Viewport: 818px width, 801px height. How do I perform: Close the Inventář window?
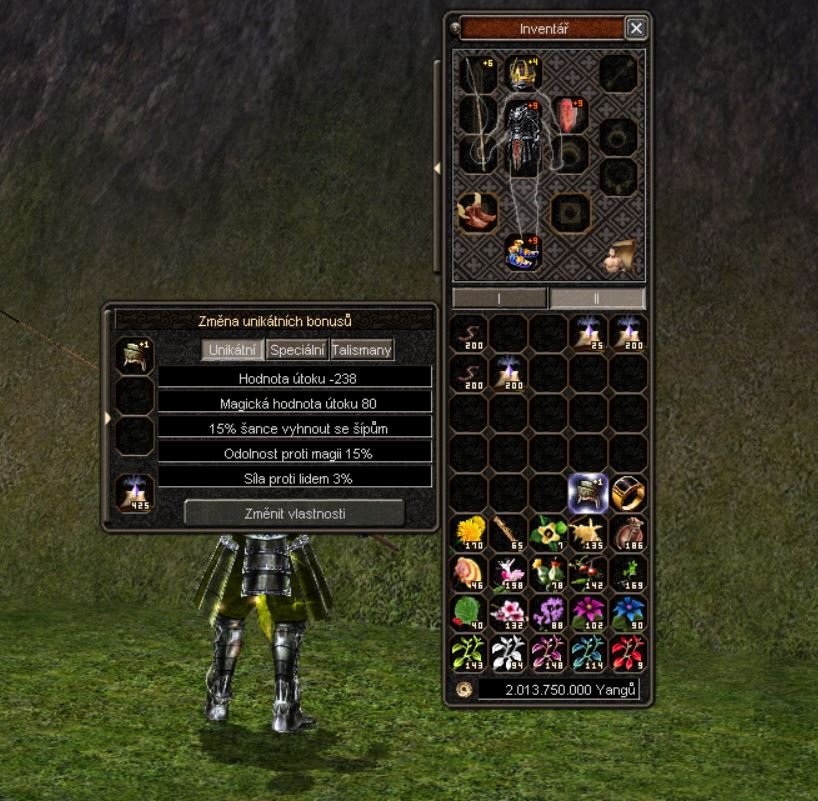click(636, 29)
